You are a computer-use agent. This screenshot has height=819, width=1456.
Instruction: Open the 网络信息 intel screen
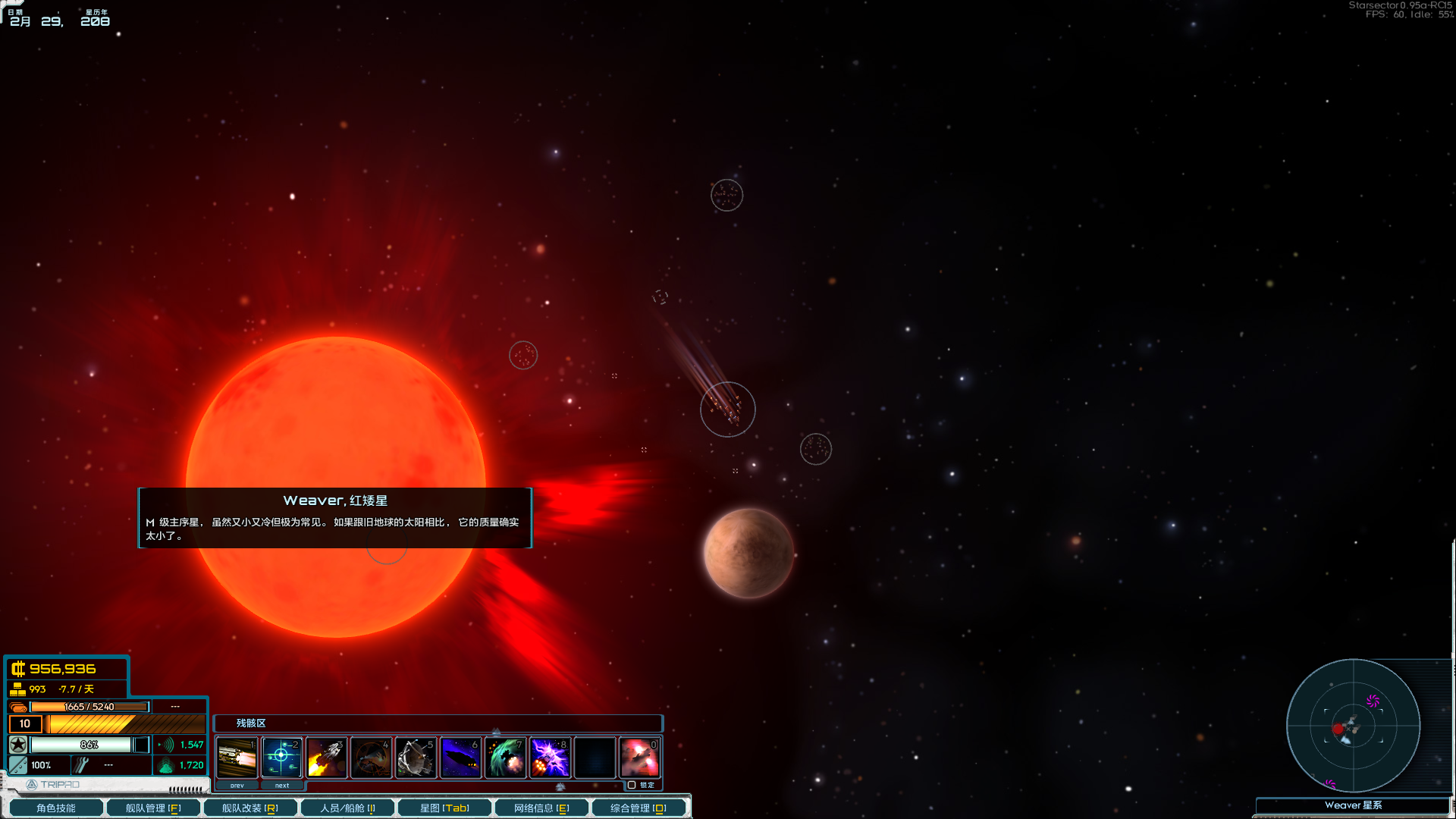click(541, 808)
